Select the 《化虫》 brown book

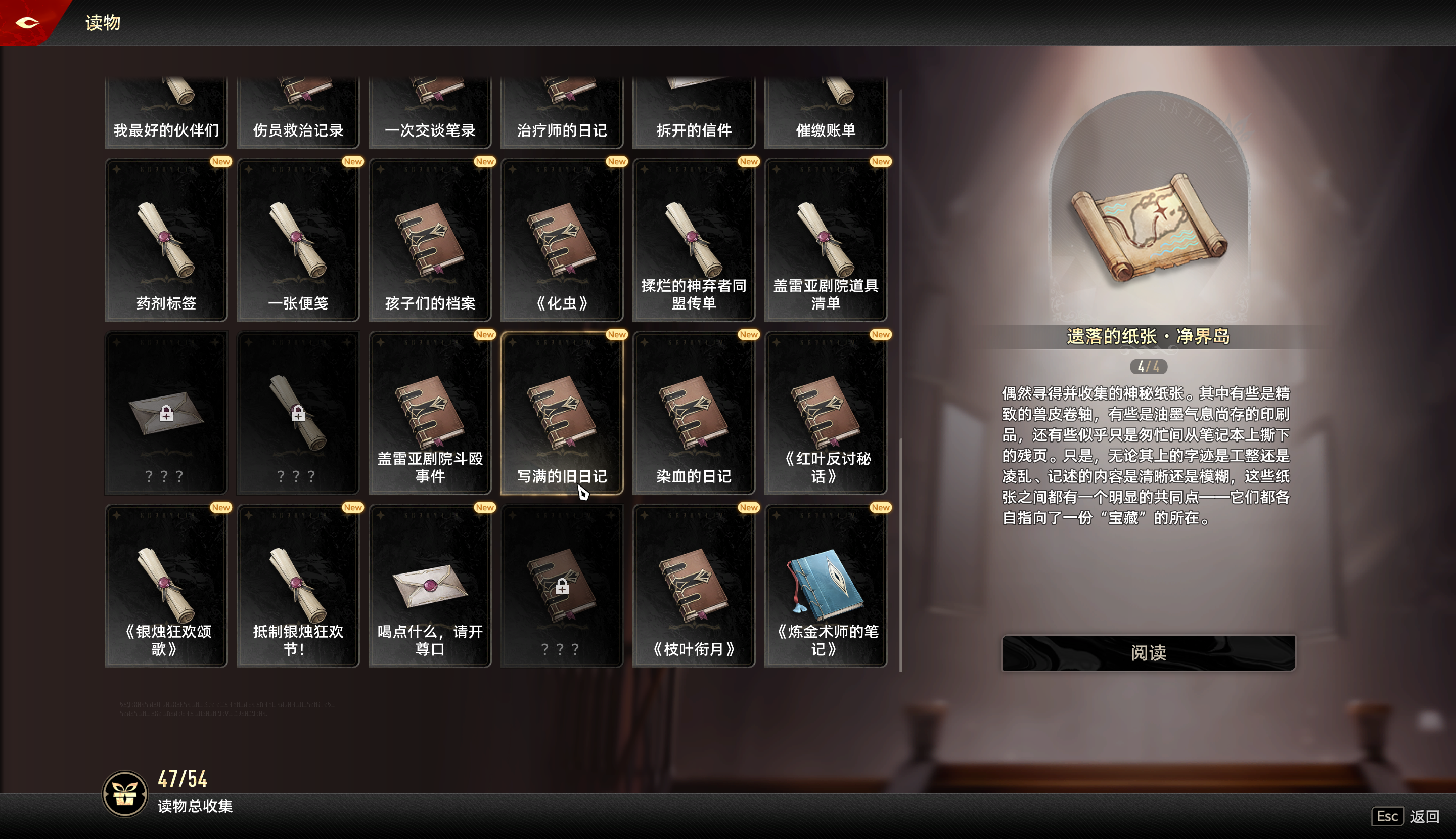point(562,239)
